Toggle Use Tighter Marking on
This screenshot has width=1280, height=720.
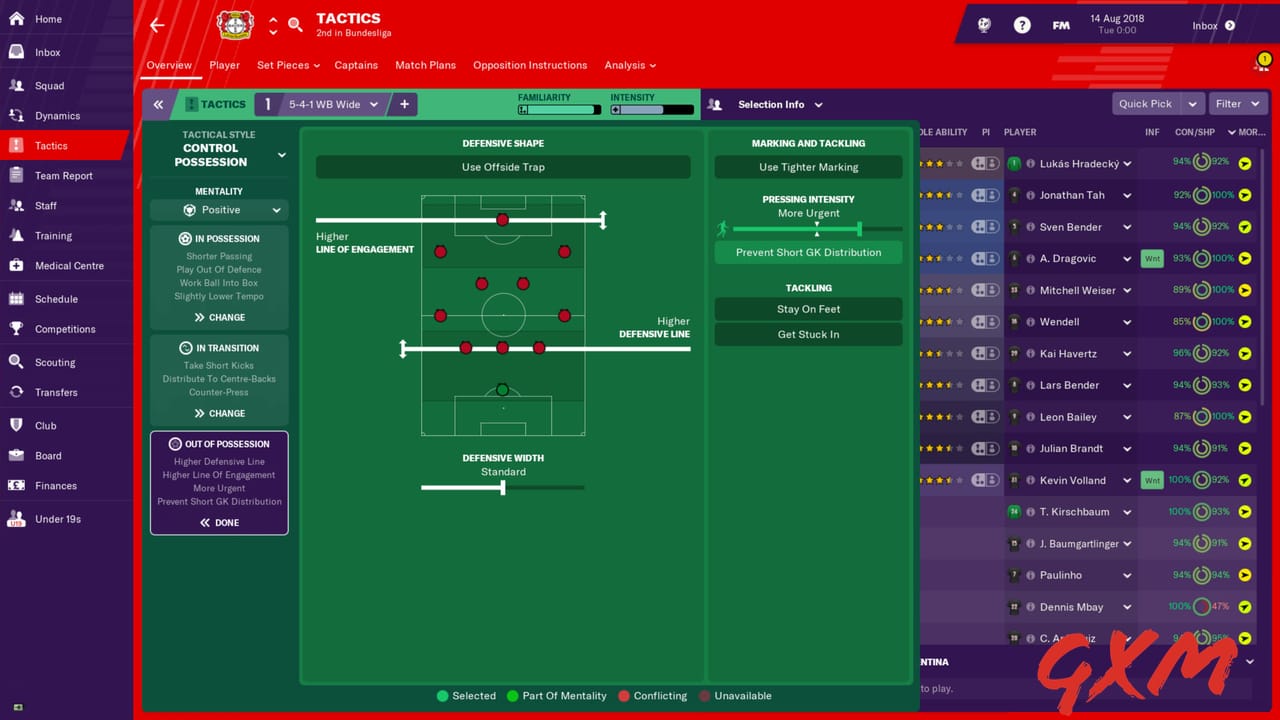coord(808,166)
